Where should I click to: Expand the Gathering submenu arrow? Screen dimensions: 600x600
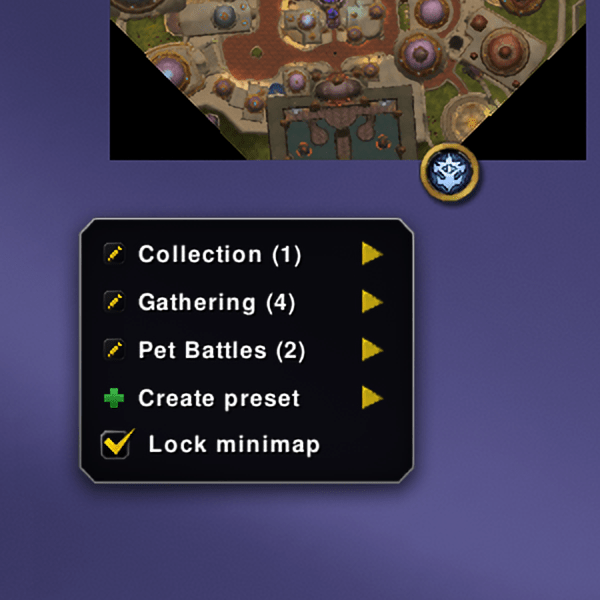coord(372,302)
